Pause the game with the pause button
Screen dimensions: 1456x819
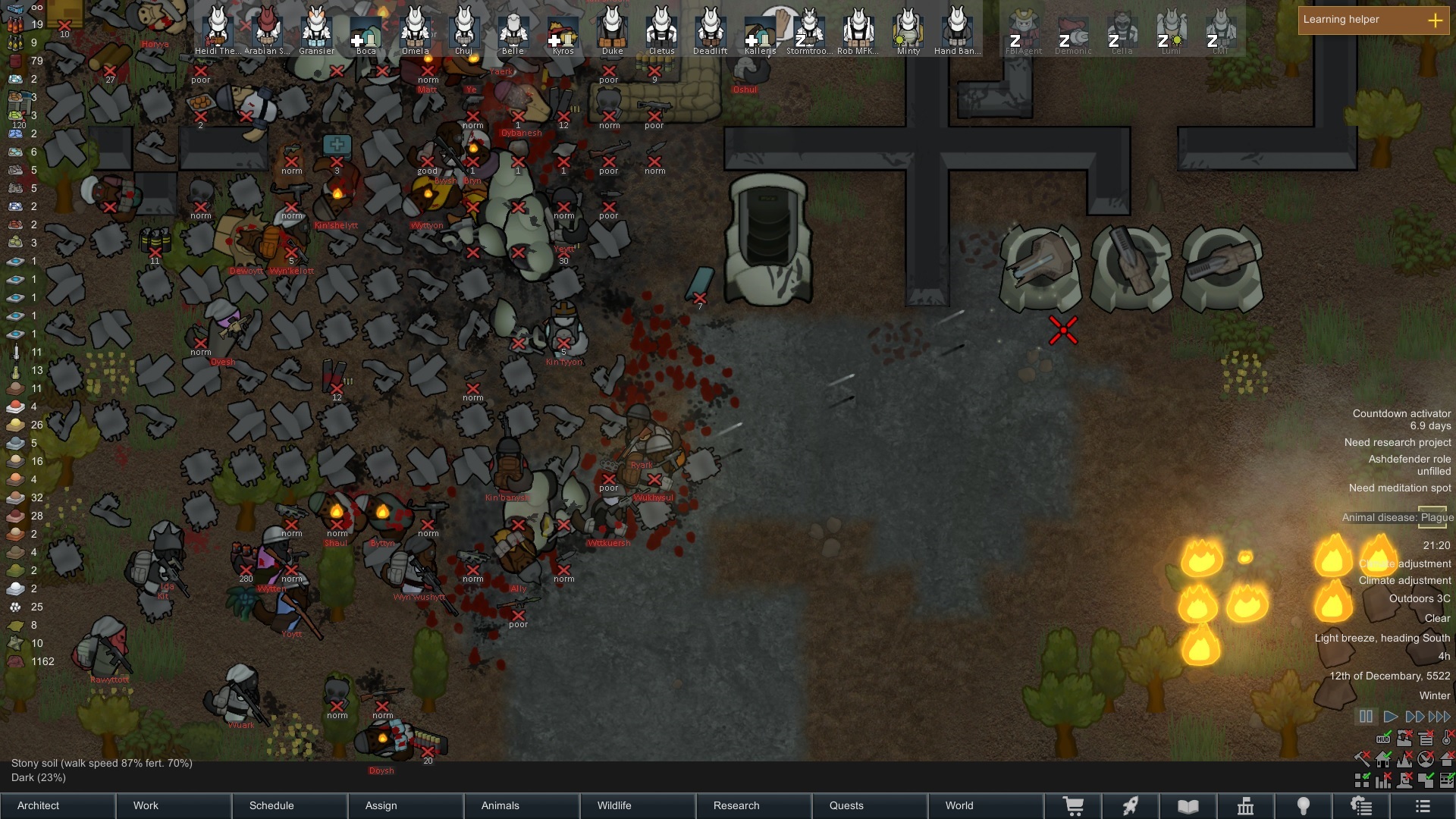pyautogui.click(x=1366, y=717)
